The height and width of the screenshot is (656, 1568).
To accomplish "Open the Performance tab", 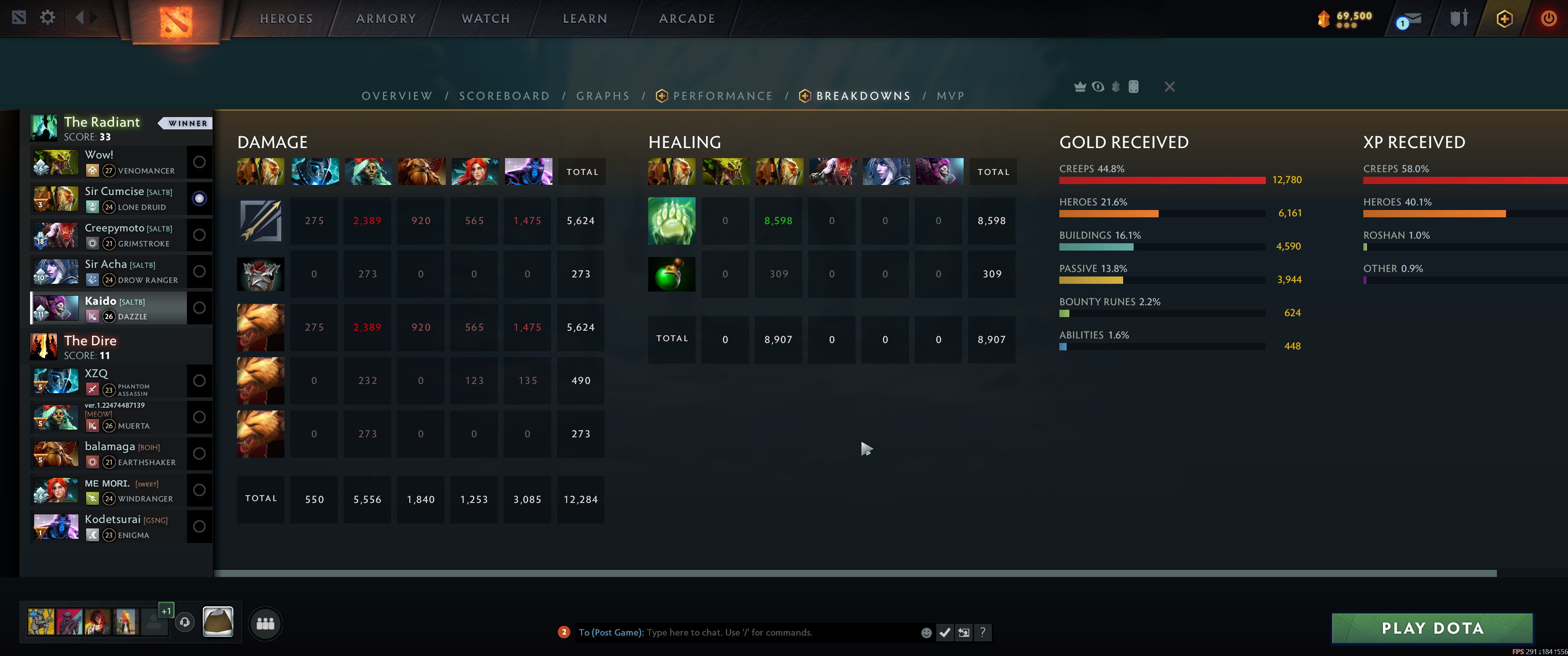I will pos(722,96).
